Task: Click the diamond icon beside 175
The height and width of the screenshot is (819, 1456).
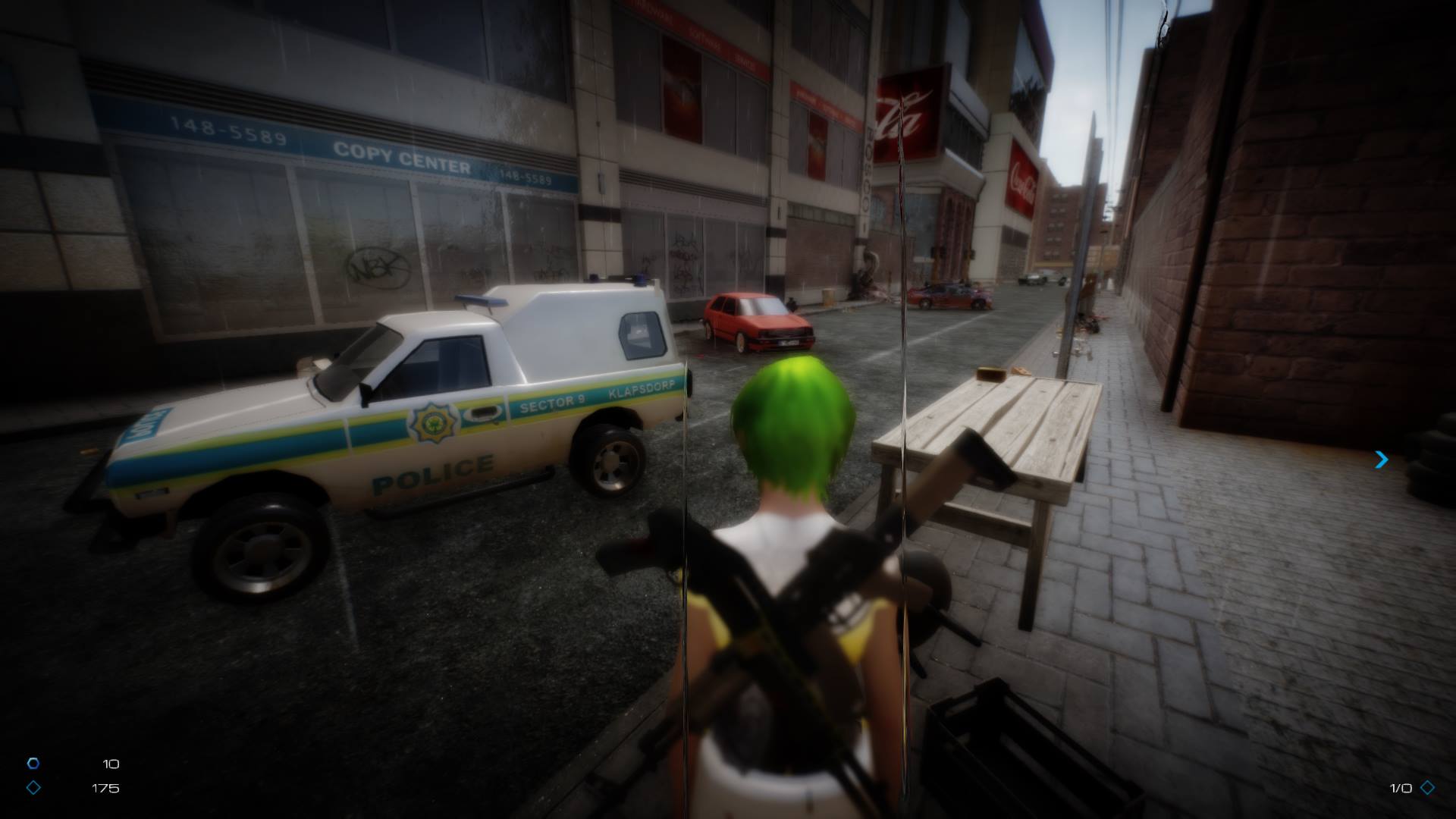Action: pos(33,788)
